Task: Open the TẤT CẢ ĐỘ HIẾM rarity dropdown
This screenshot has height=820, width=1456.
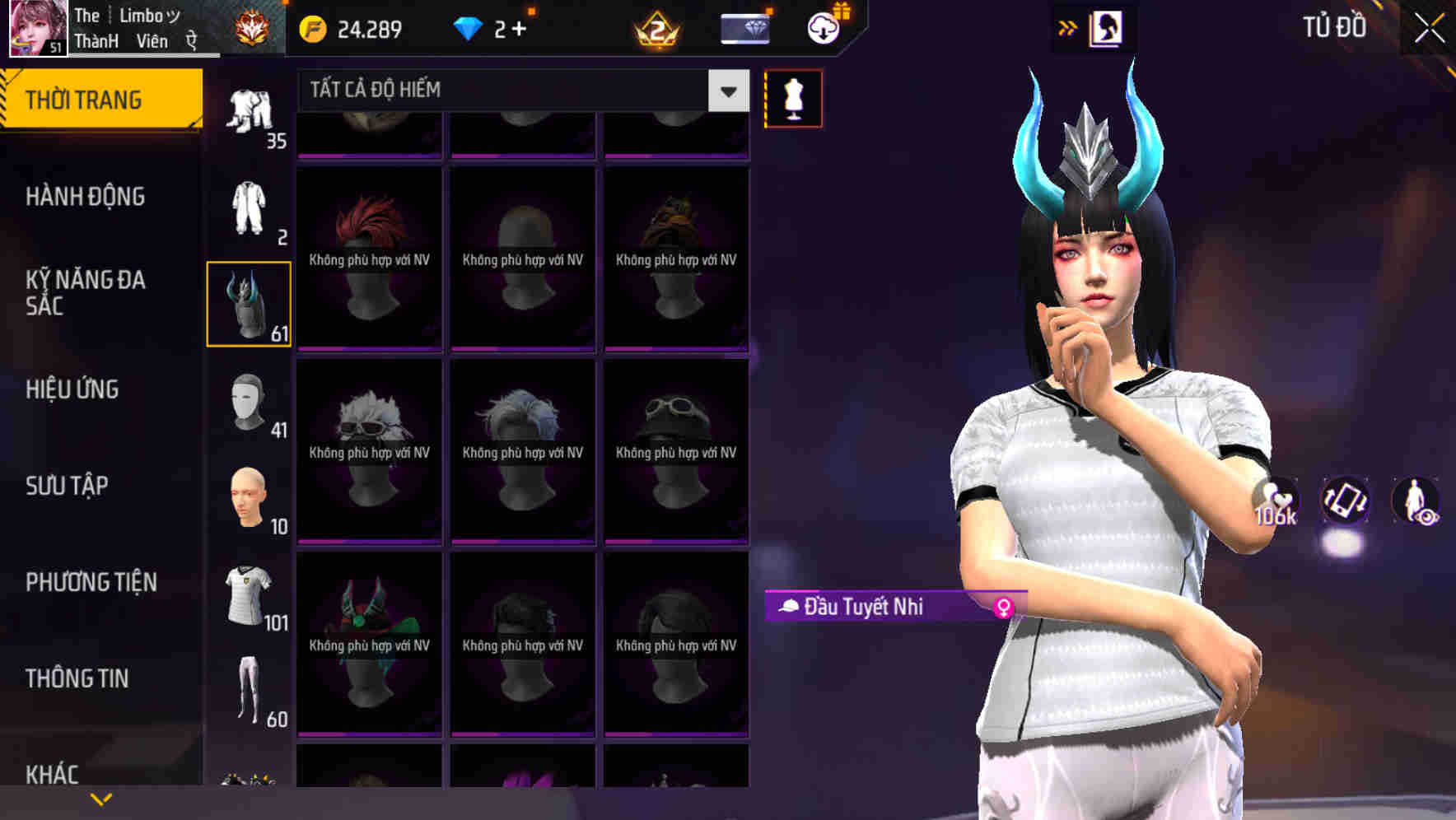Action: pyautogui.click(x=517, y=91)
